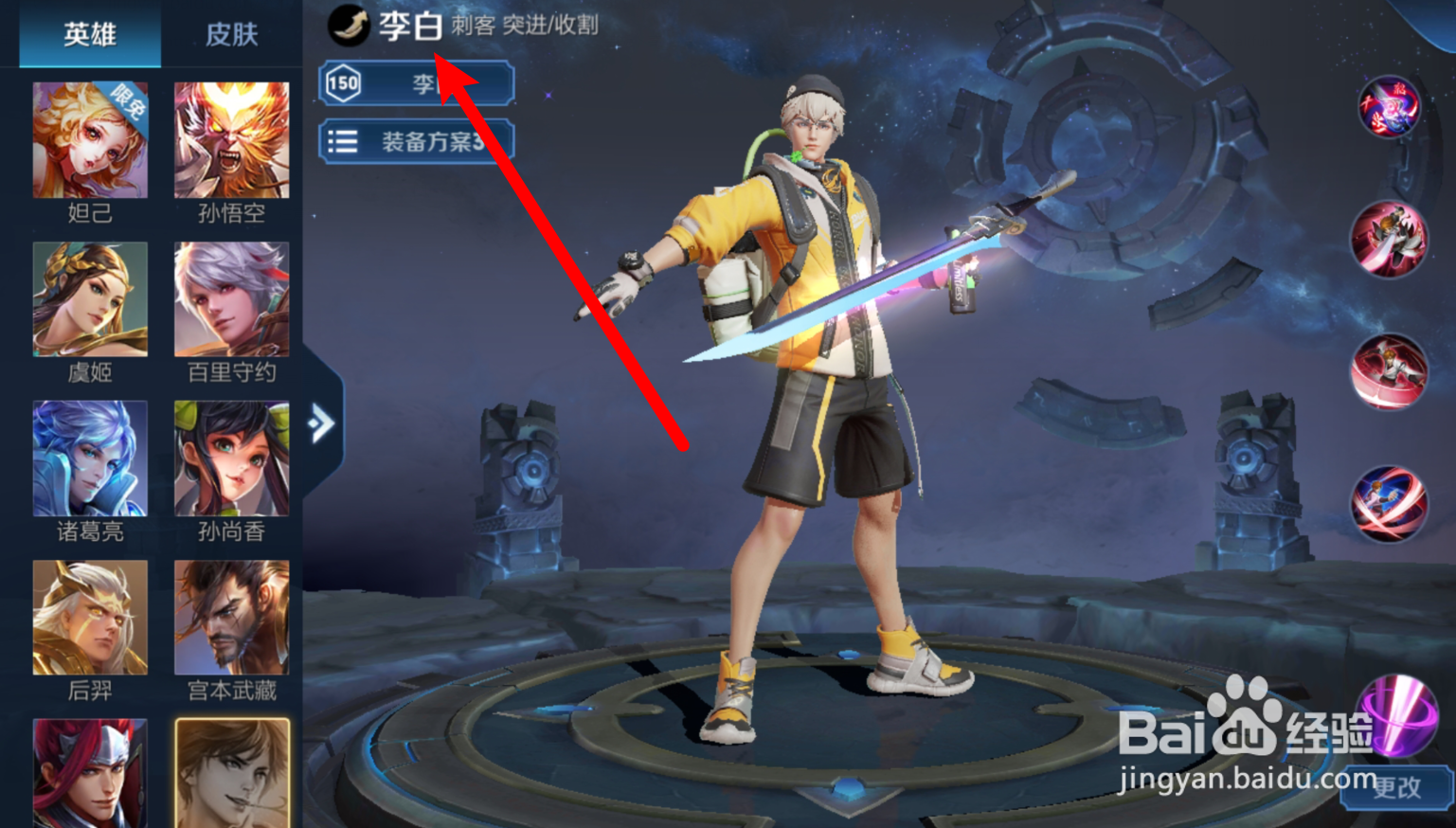Open the 李白 name dropdown panel
Image resolution: width=1456 pixels, height=828 pixels.
pyautogui.click(x=417, y=83)
